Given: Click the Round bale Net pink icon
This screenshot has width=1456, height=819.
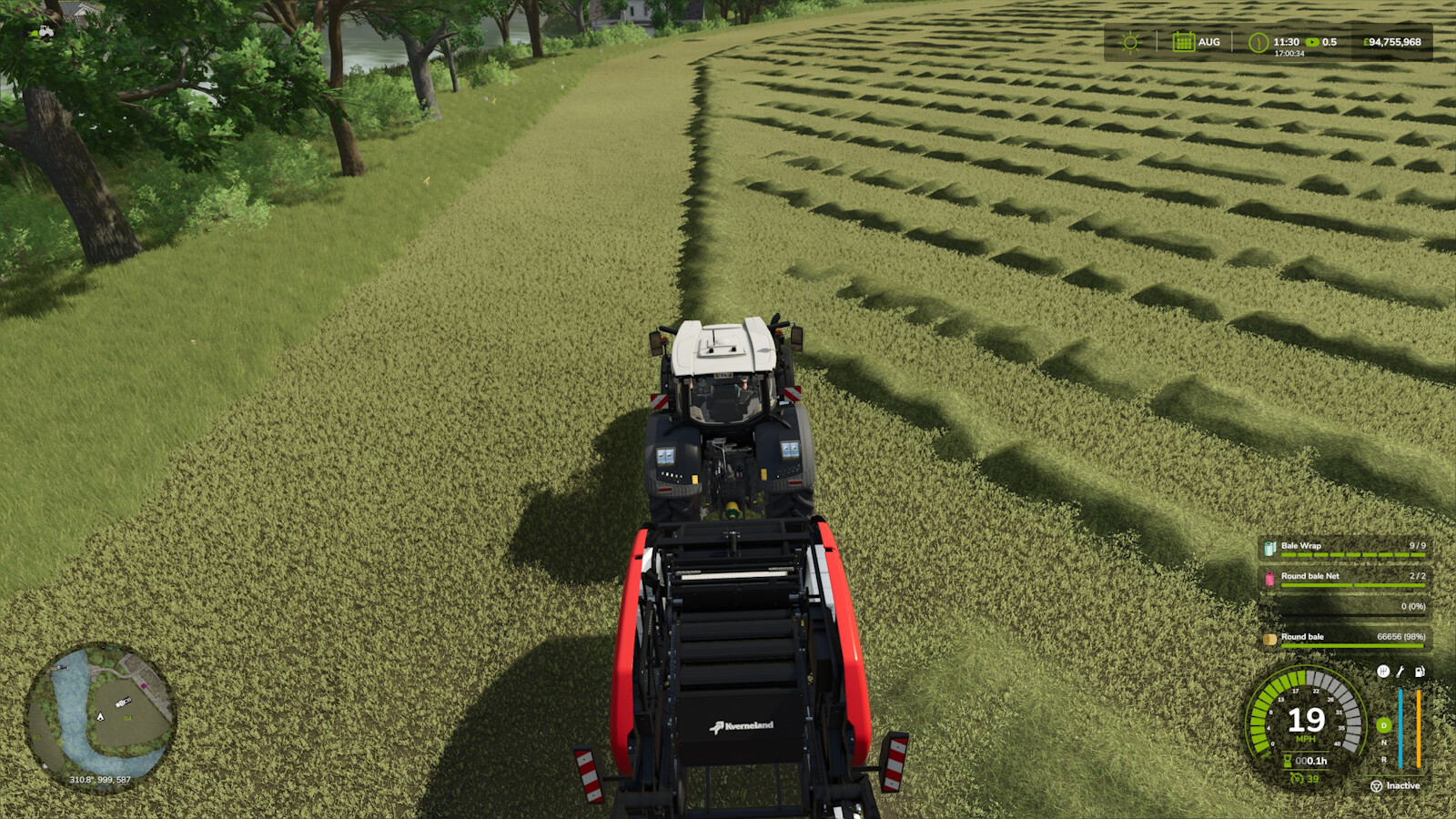Looking at the screenshot, I should [1269, 577].
